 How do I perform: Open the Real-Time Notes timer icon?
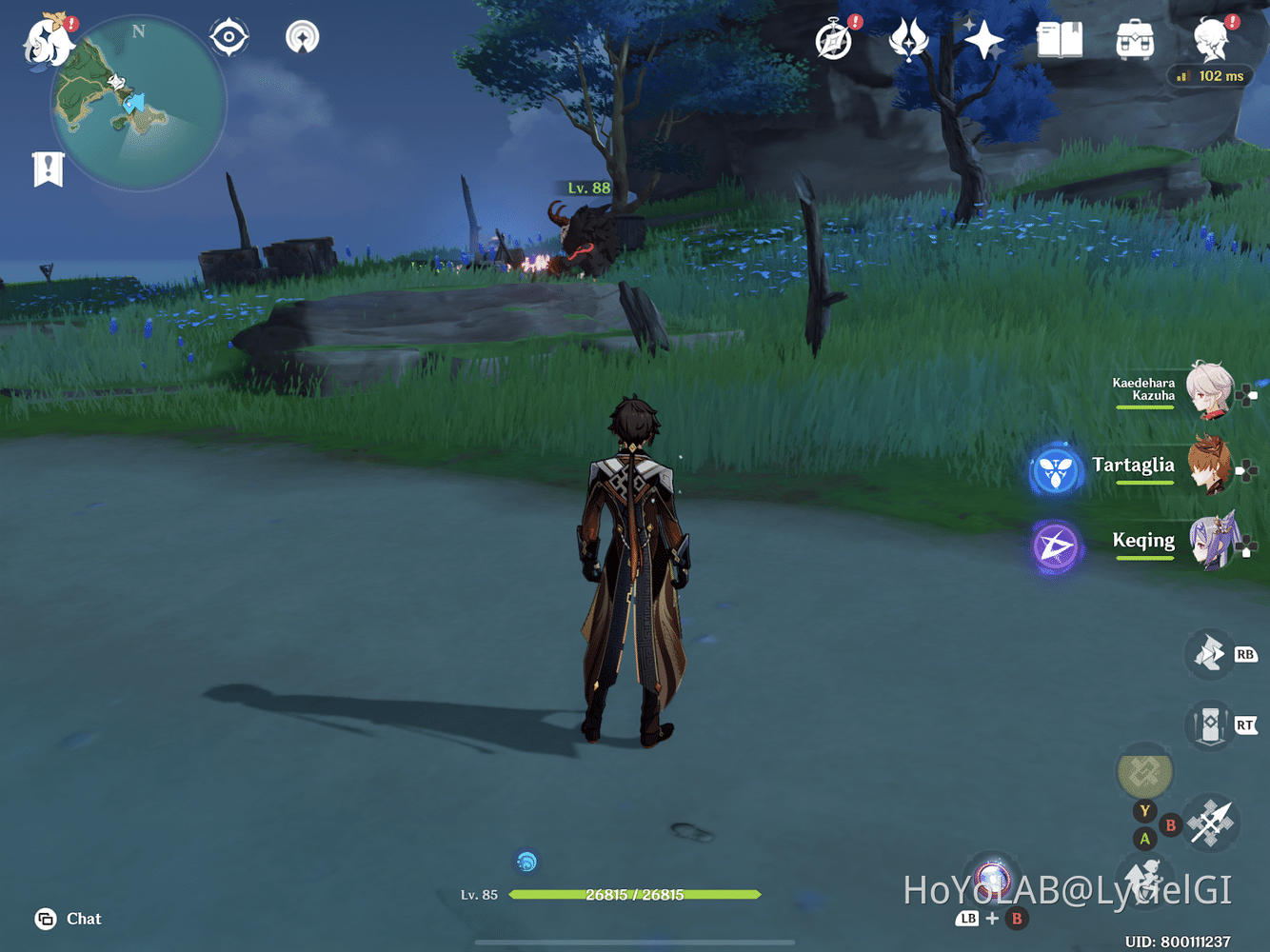coord(832,40)
